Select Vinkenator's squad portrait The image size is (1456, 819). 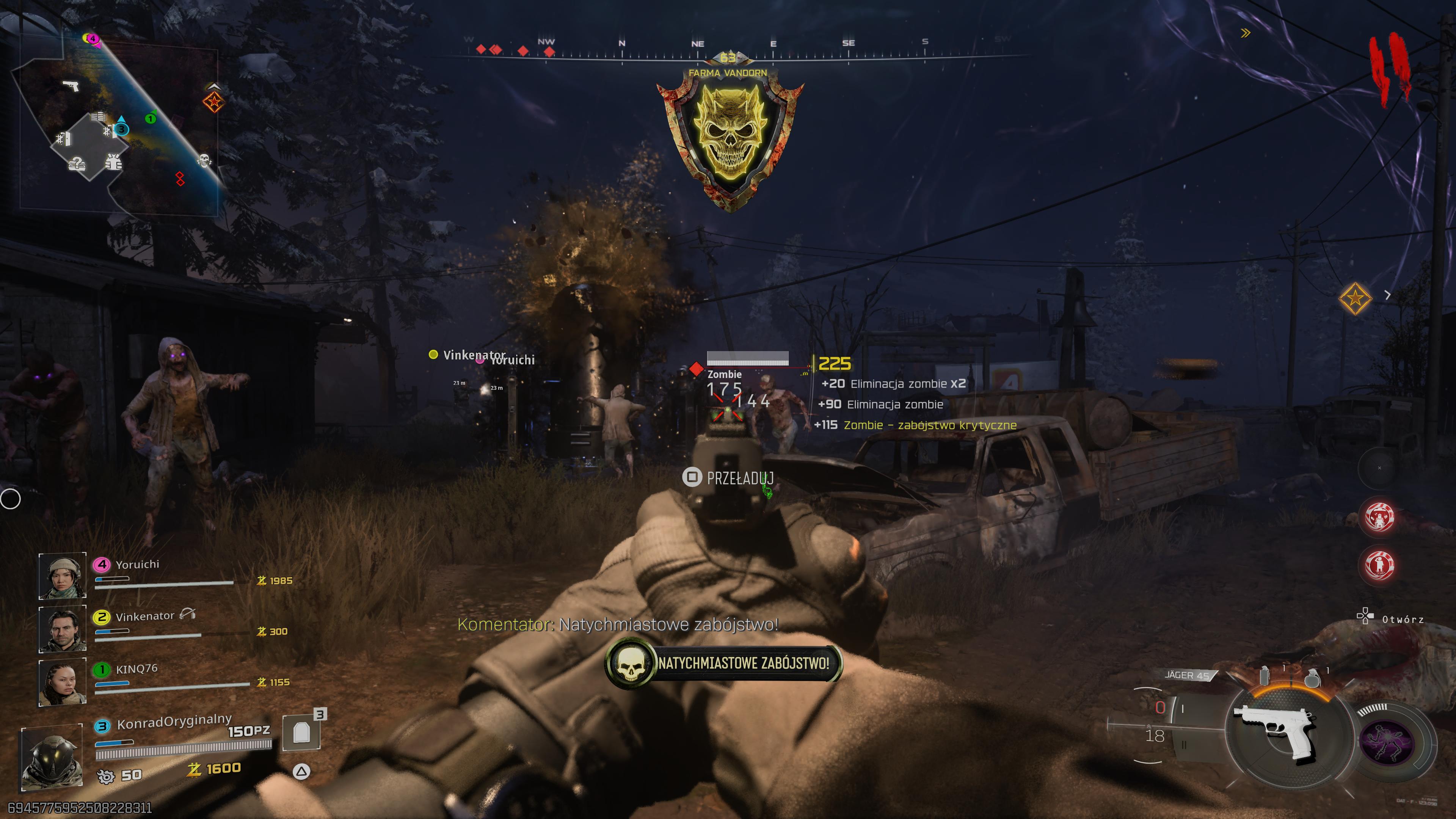pyautogui.click(x=62, y=629)
